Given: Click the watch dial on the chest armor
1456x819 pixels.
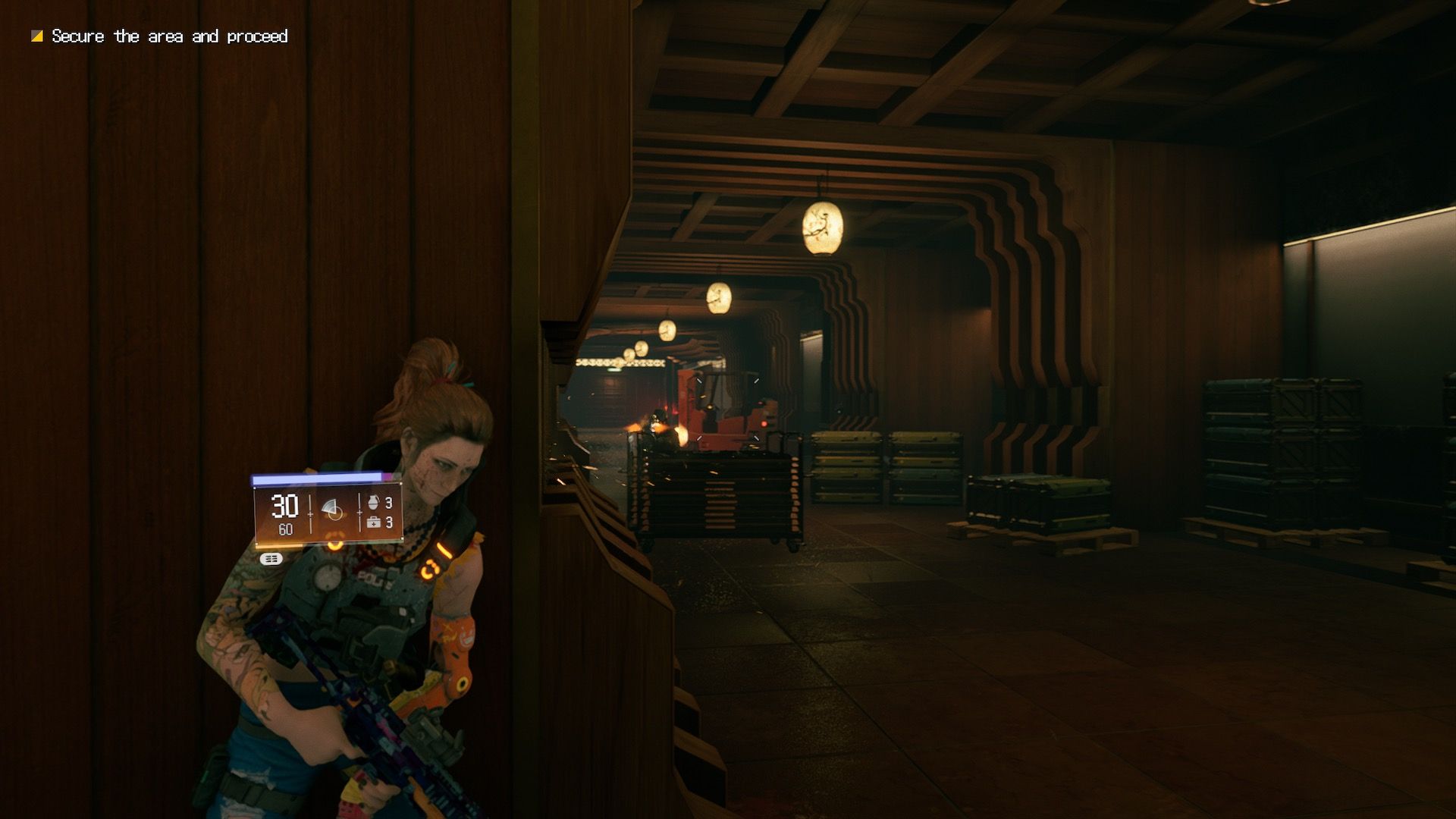Looking at the screenshot, I should [x=329, y=575].
